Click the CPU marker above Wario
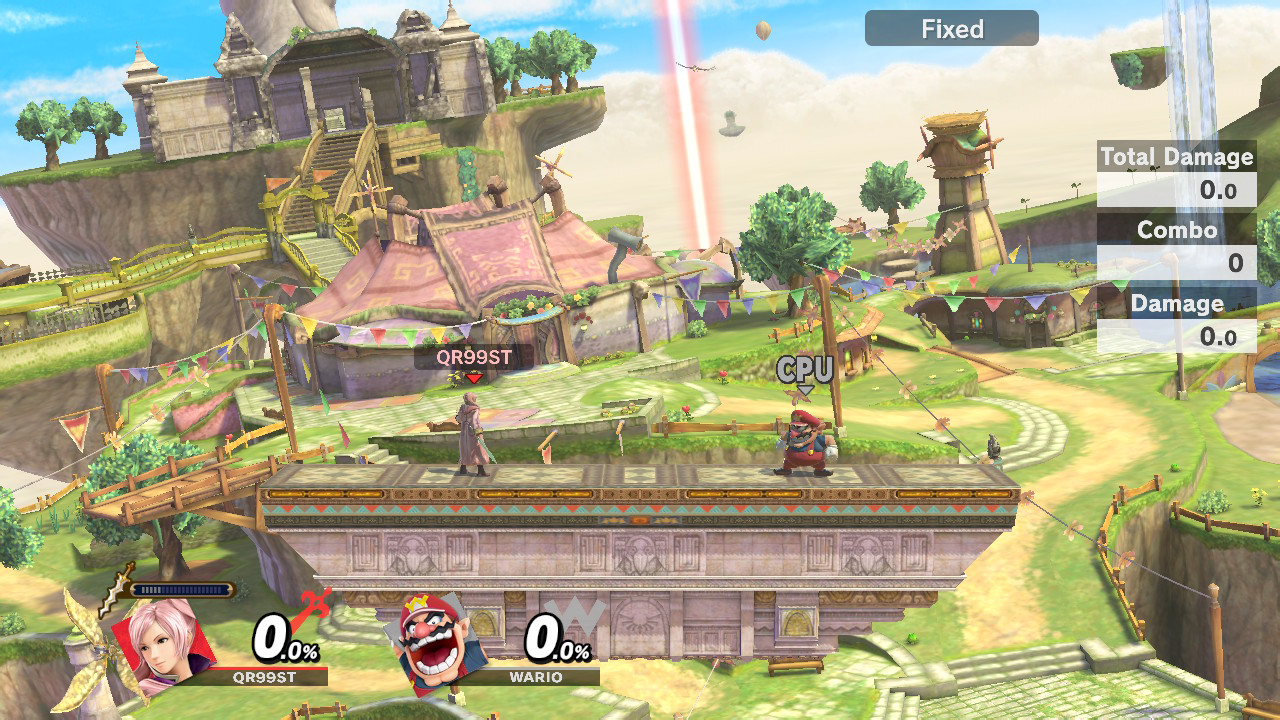Viewport: 1280px width, 720px height. [x=805, y=371]
